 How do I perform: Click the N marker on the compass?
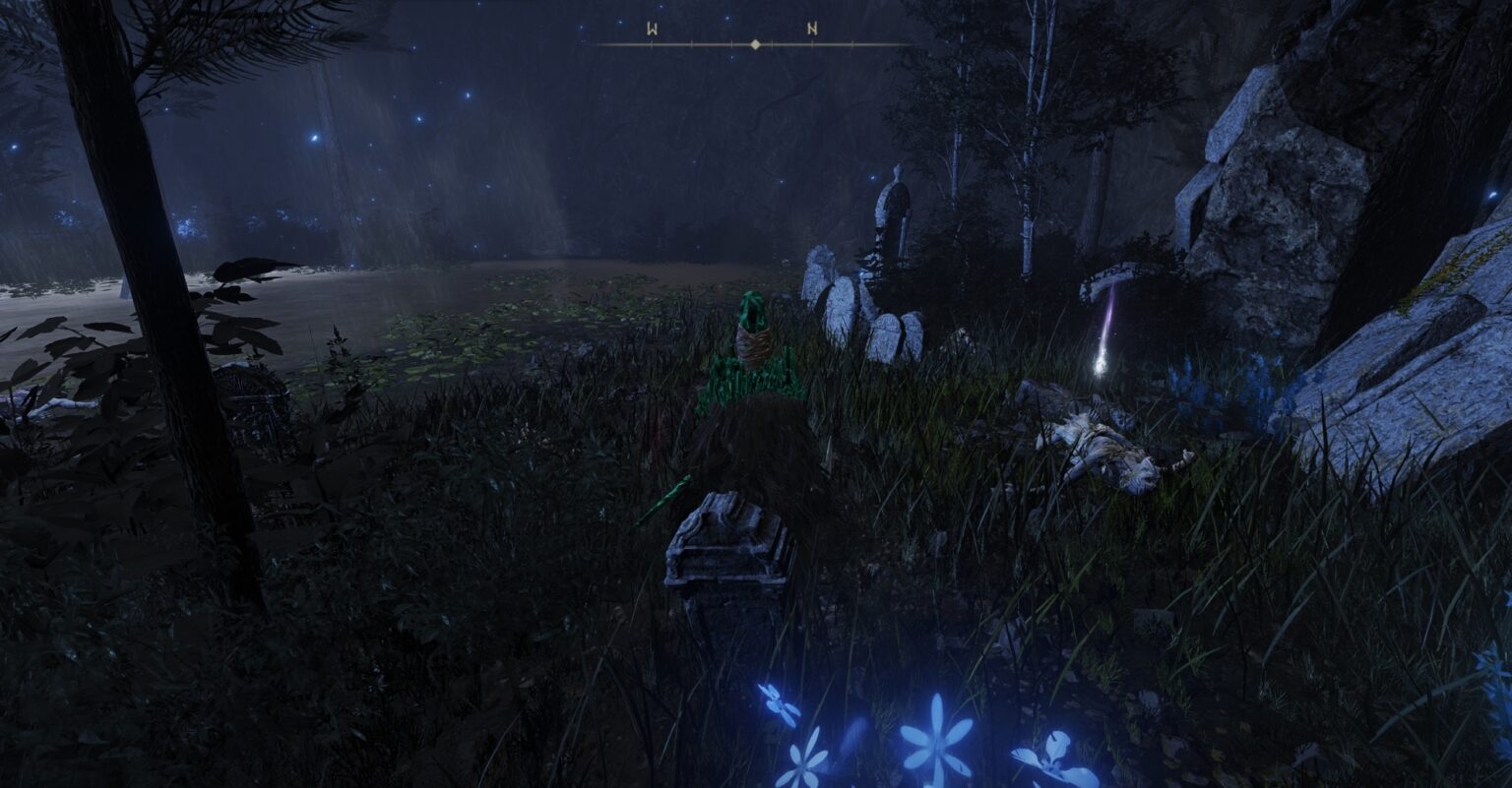pyautogui.click(x=810, y=30)
